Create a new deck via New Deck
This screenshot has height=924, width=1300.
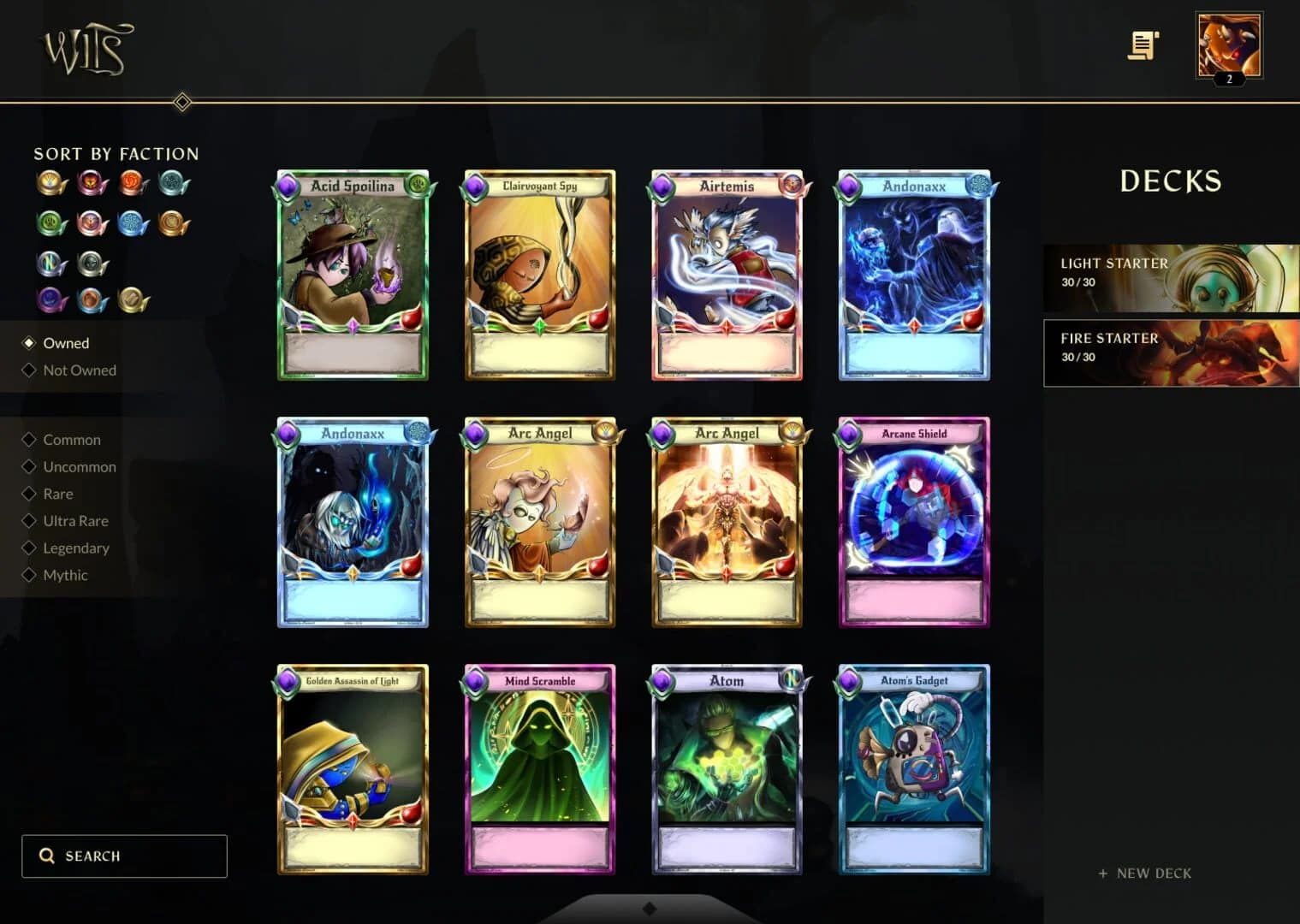(x=1143, y=874)
